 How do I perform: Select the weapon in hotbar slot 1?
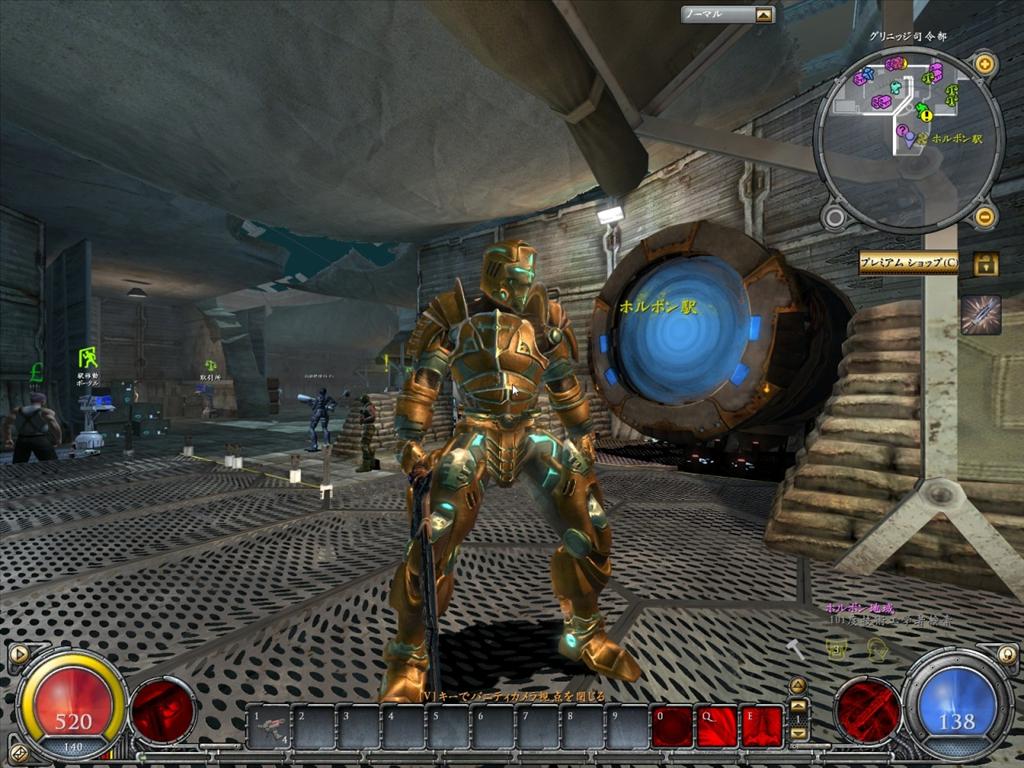coord(268,727)
